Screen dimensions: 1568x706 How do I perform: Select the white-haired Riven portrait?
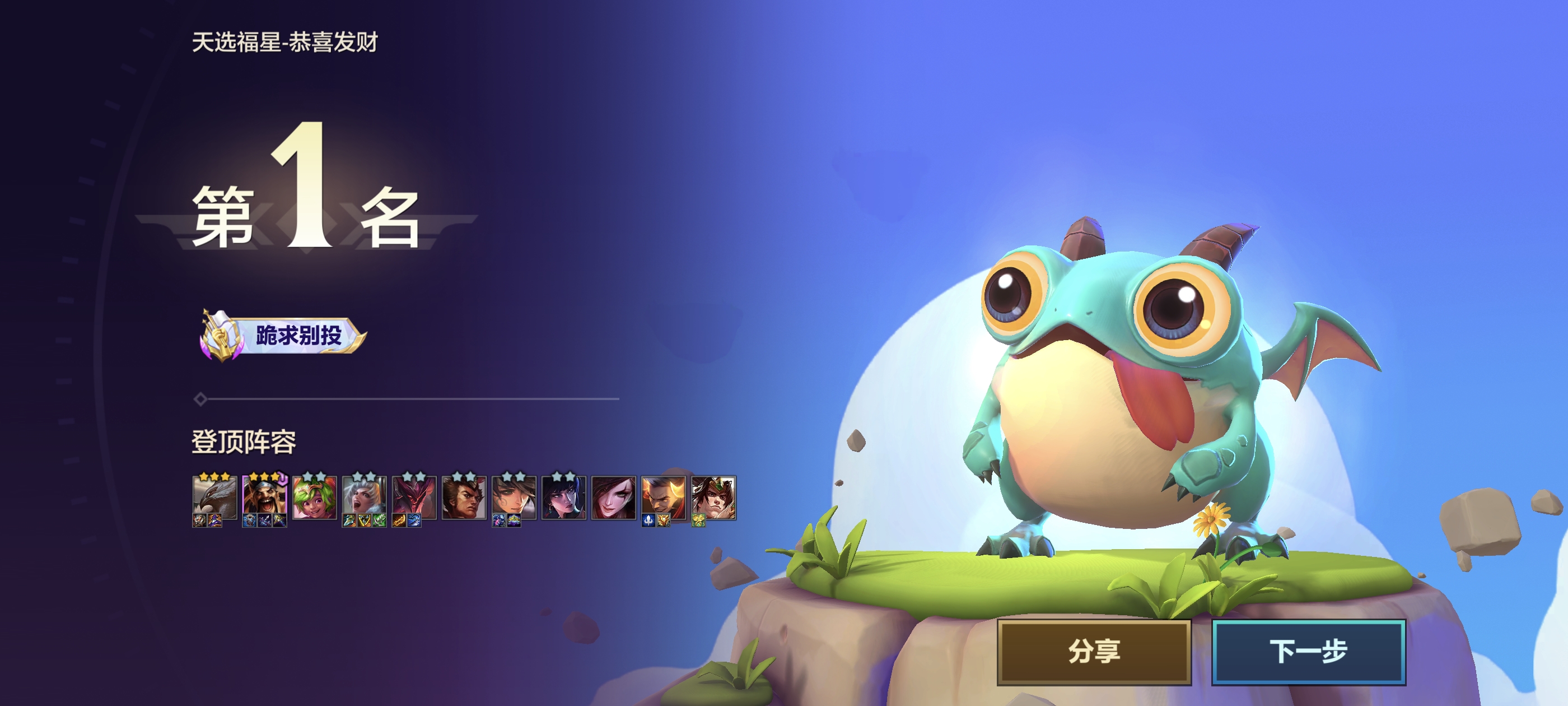point(364,498)
